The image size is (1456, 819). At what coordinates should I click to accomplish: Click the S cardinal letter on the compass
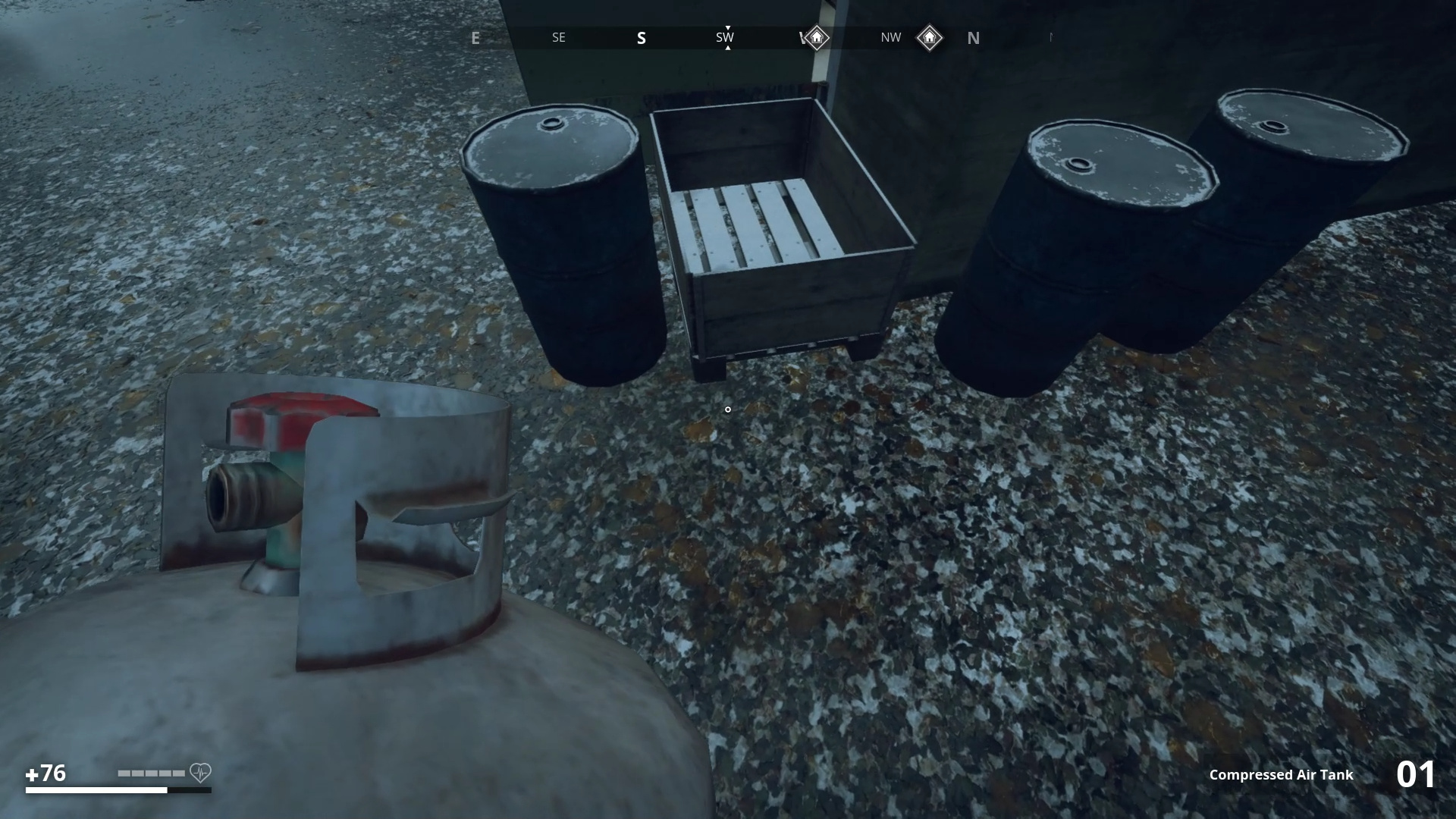pos(642,37)
